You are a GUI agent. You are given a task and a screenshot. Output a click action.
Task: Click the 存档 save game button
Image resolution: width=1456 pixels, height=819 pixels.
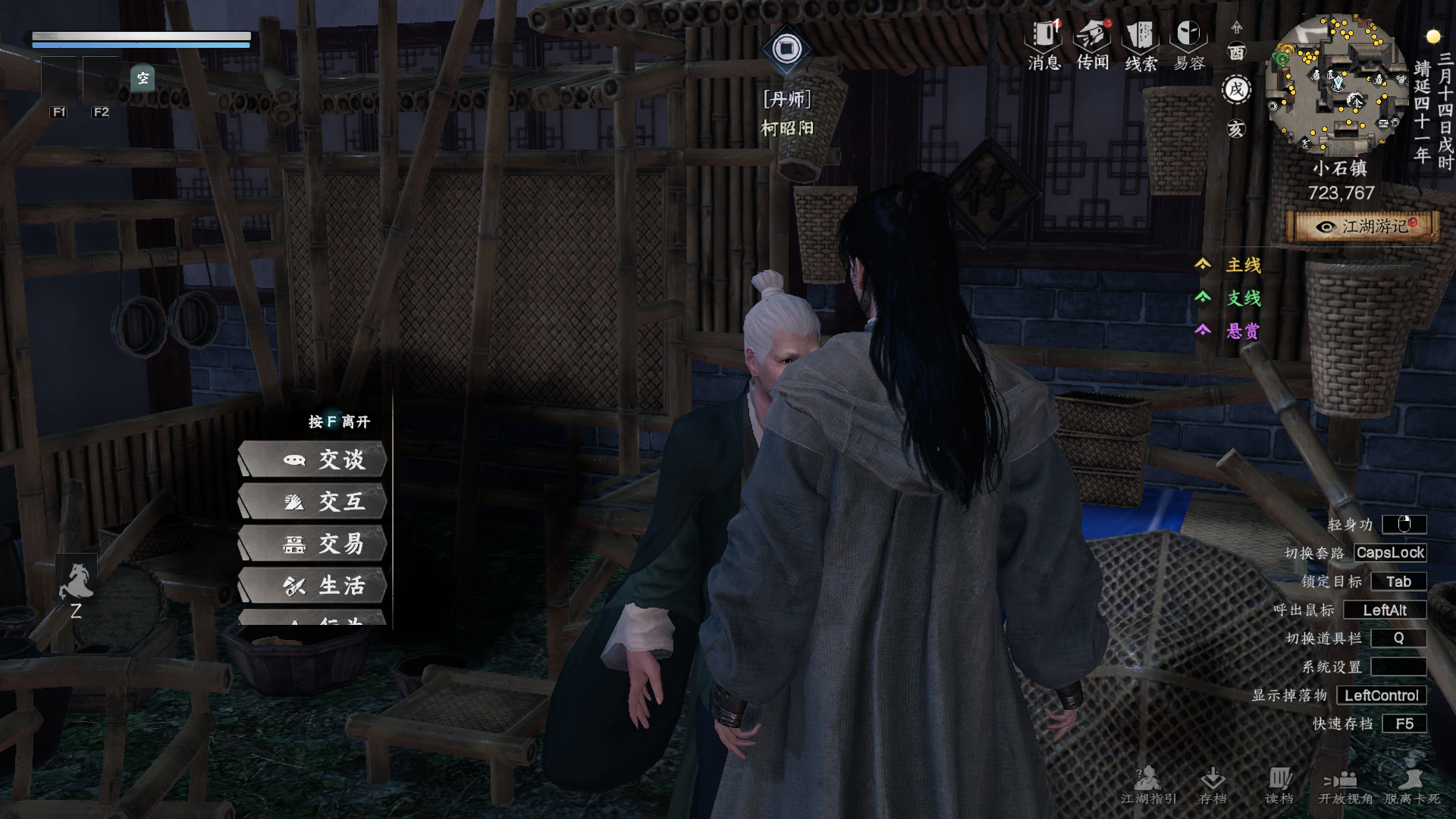click(x=1213, y=786)
